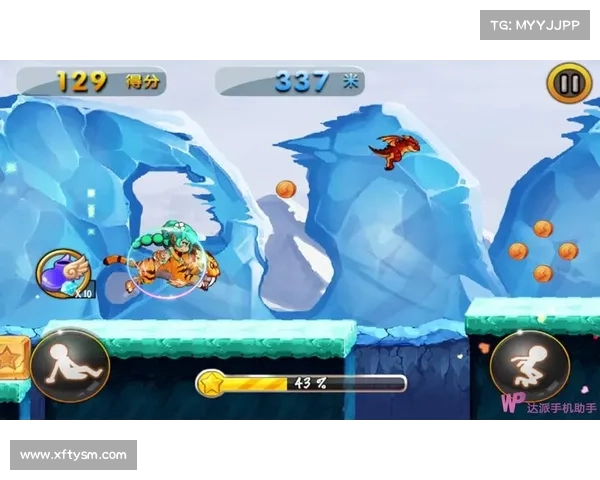Screen dimensions: 600x480
Task: Tap the slide action button
Action: [x=70, y=366]
